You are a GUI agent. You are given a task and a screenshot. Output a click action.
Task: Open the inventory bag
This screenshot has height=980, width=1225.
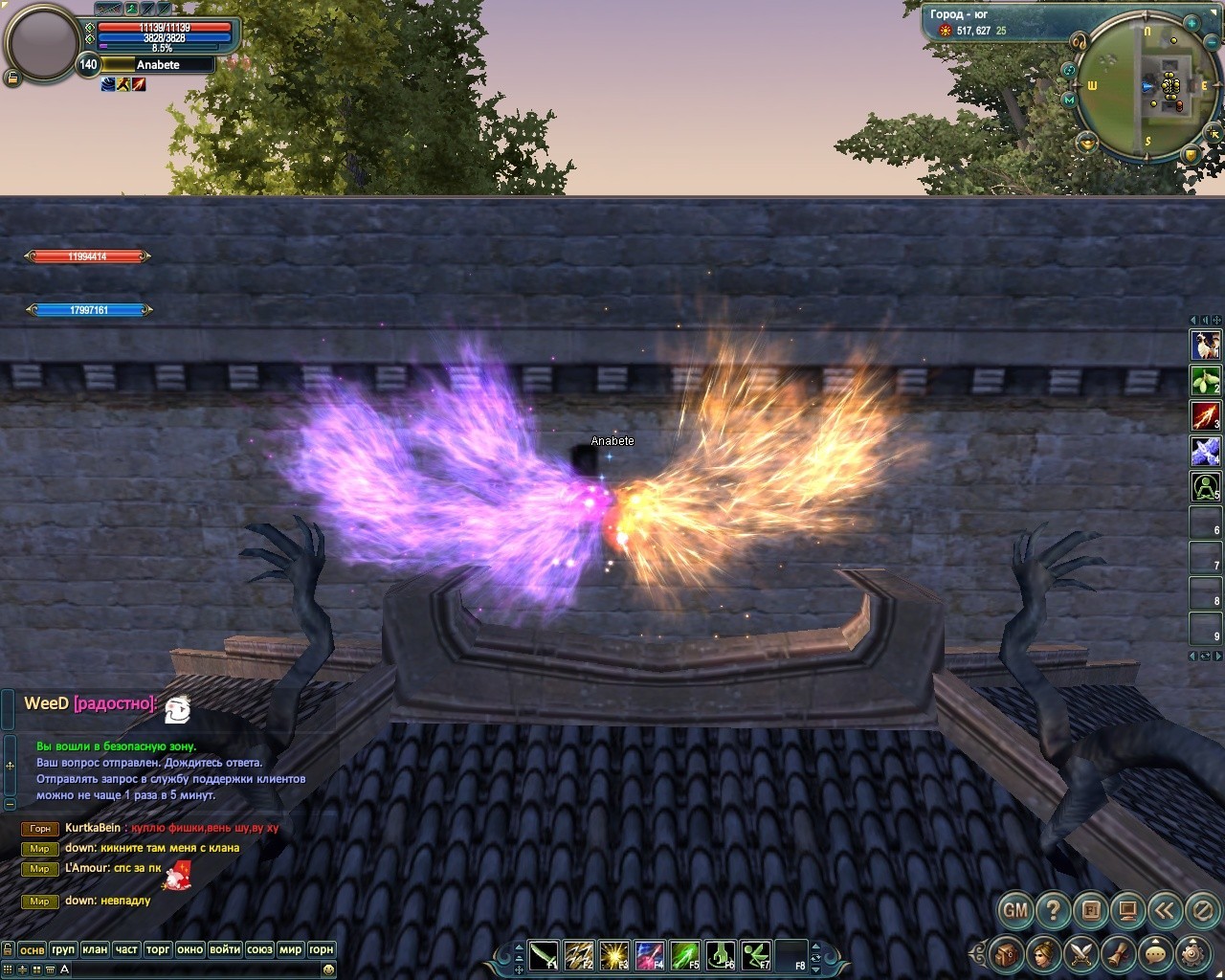tap(1007, 953)
